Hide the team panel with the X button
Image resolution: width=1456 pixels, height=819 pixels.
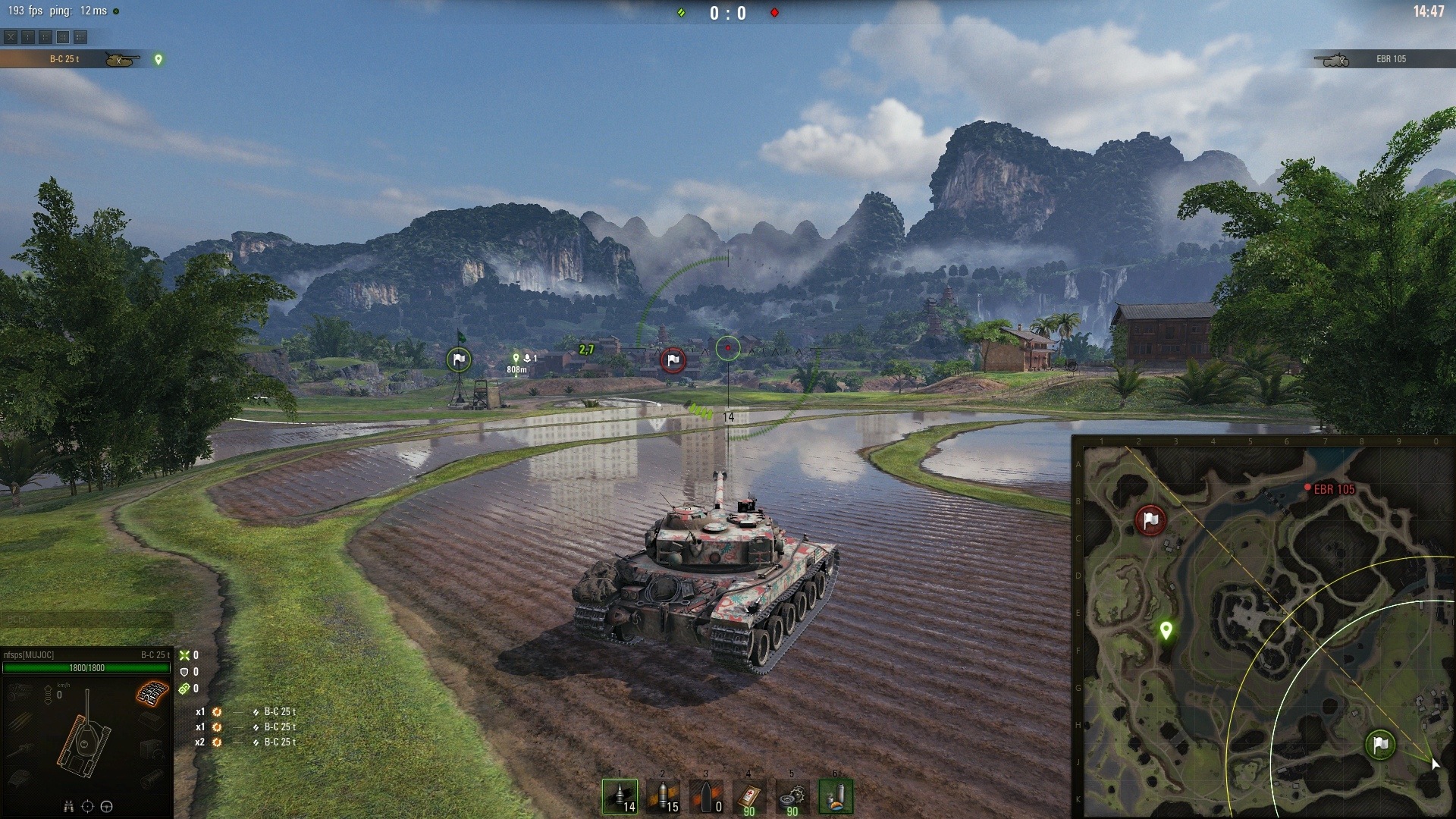coord(10,36)
